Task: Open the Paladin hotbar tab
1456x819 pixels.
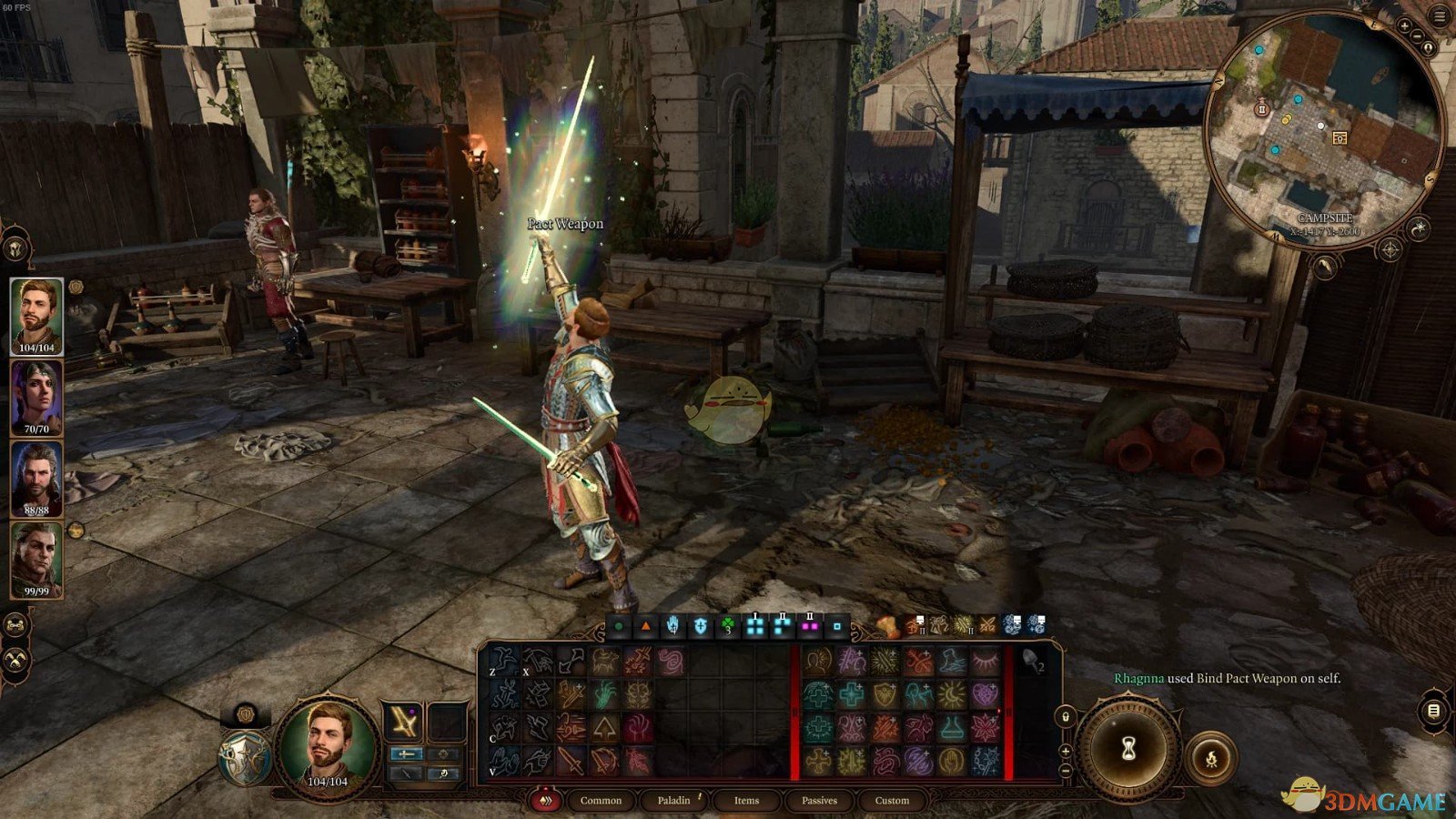Action: pyautogui.click(x=673, y=801)
